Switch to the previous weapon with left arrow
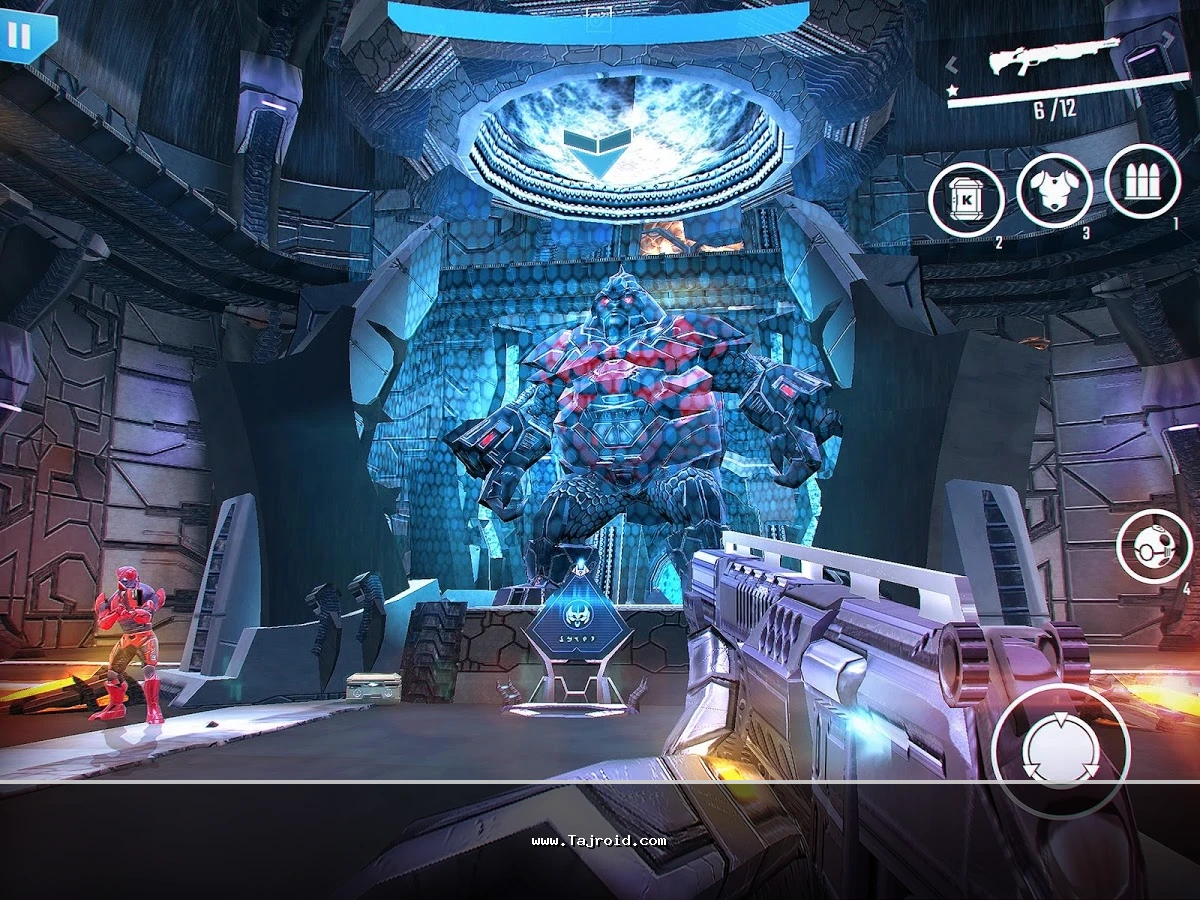The width and height of the screenshot is (1200, 900). pos(953,65)
